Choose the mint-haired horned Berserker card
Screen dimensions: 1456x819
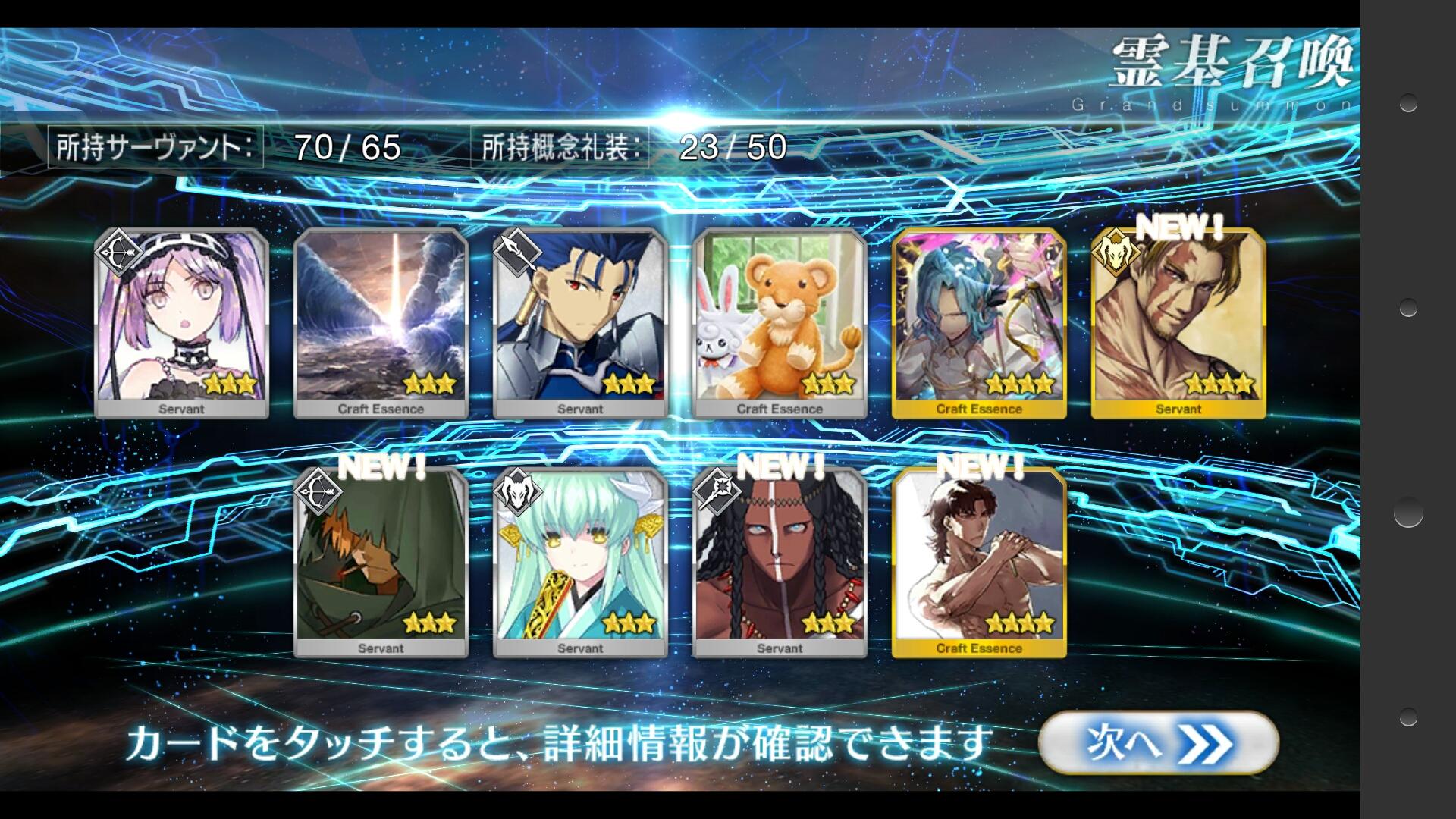[x=580, y=562]
